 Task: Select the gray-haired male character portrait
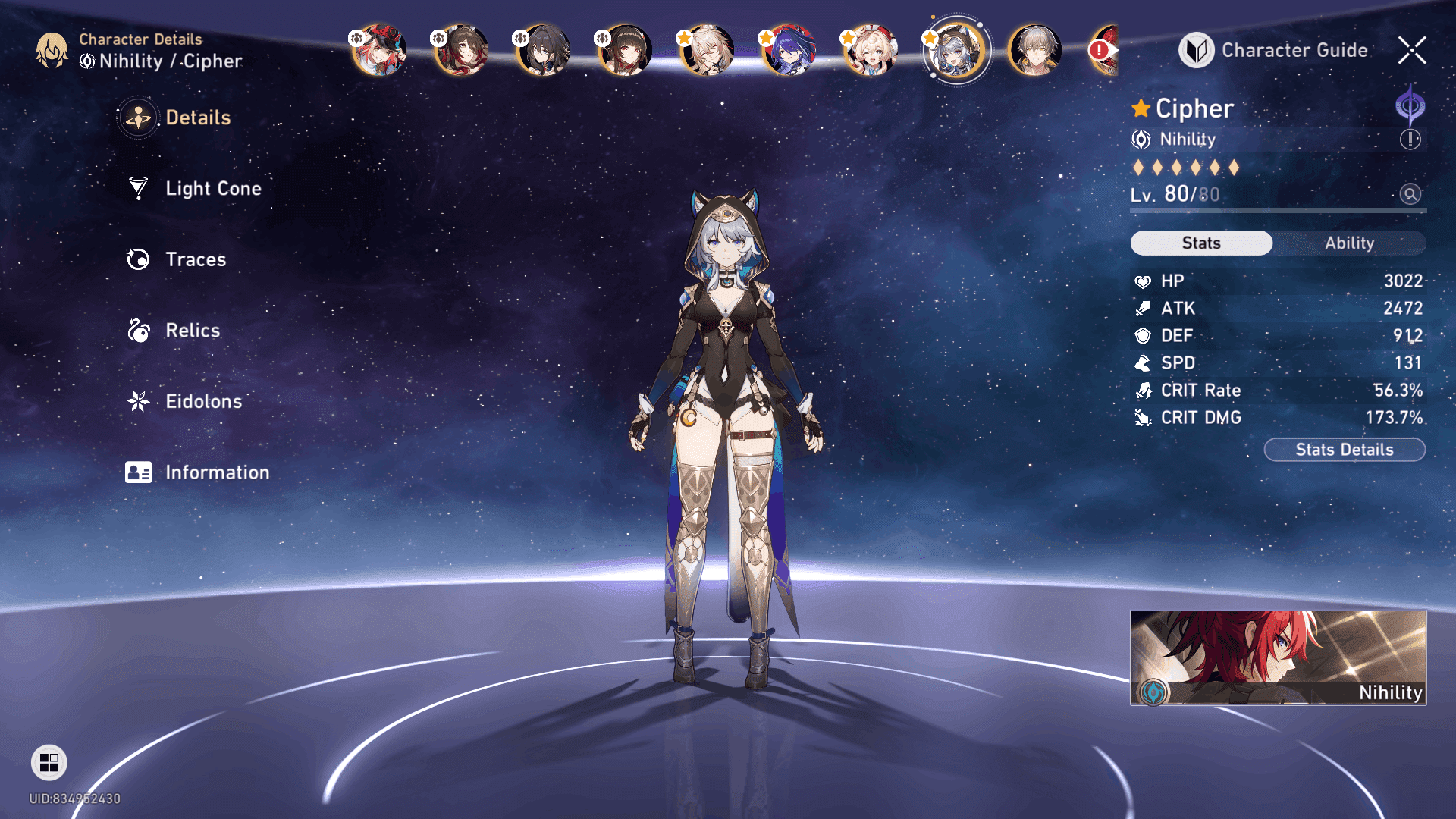1034,51
